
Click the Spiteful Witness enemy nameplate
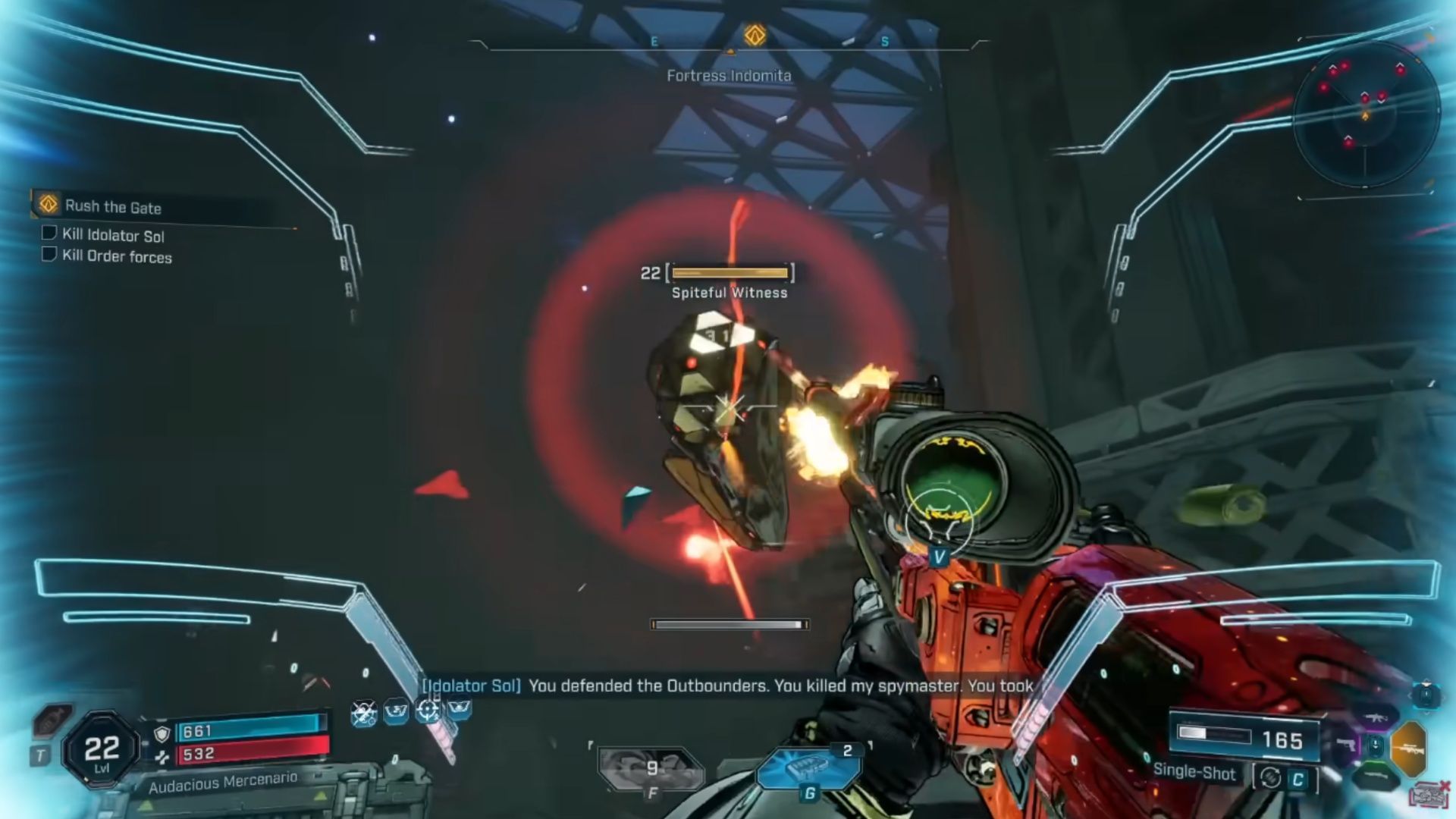pos(729,293)
